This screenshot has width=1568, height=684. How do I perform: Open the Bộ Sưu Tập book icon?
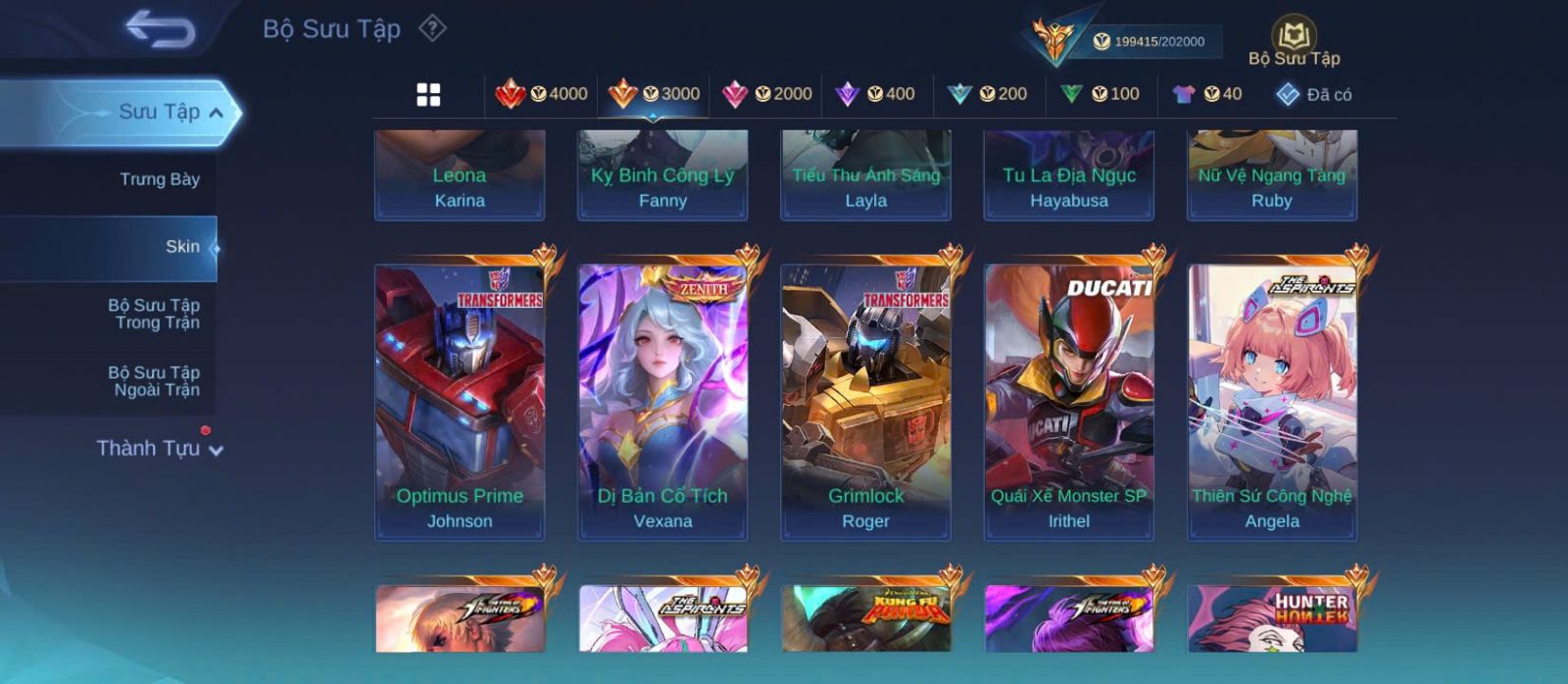[1294, 41]
